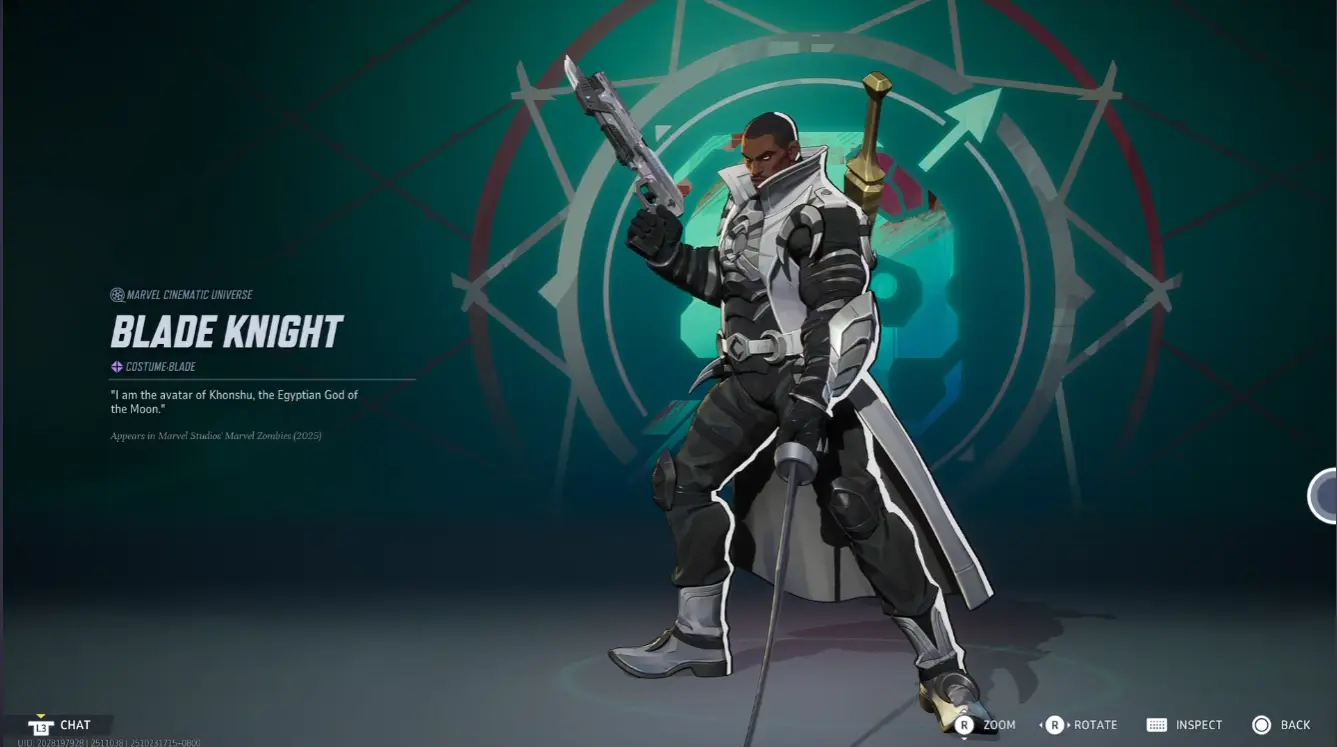The height and width of the screenshot is (747, 1337).
Task: Click the circular button icon beside BACK
Action: [1260, 724]
